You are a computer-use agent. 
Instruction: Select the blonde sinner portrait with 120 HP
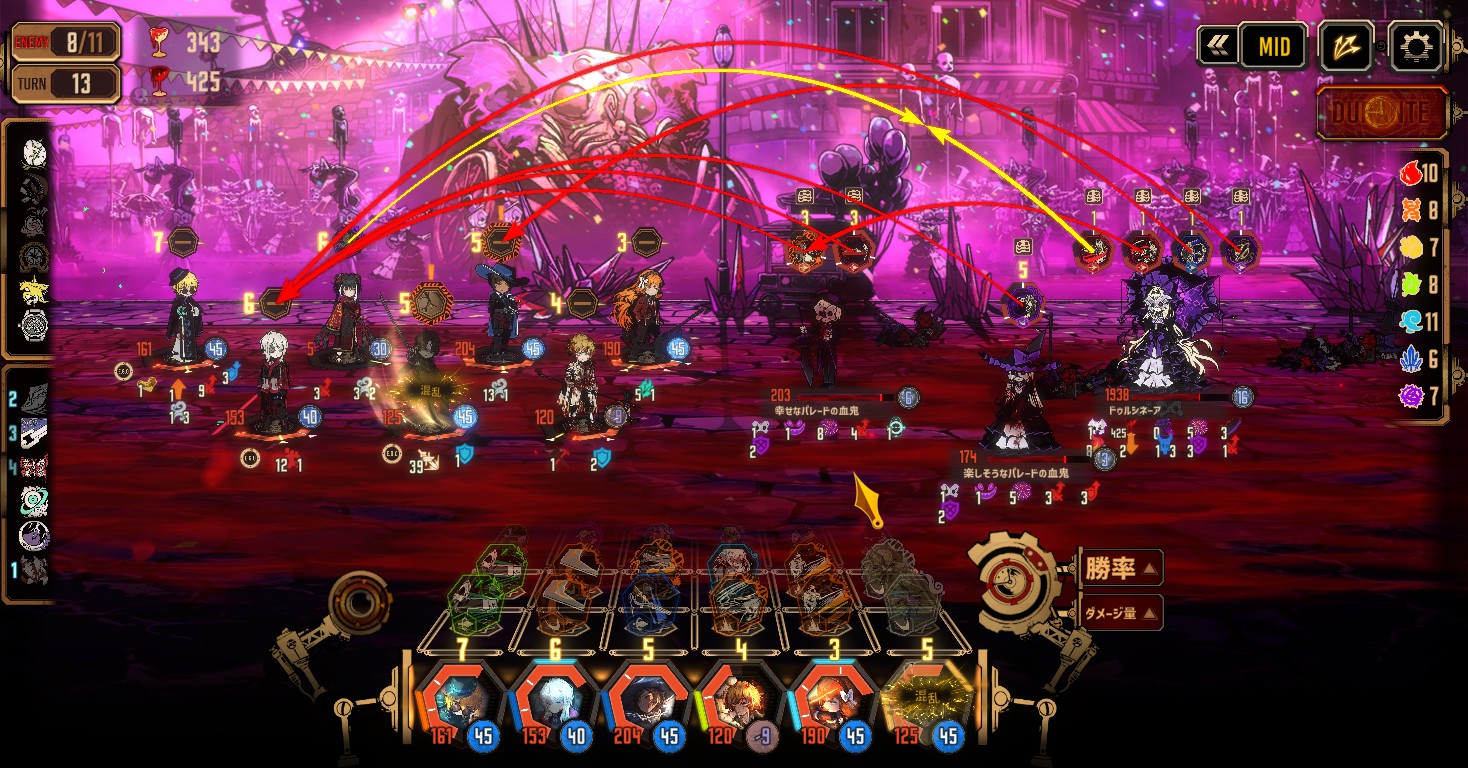point(735,696)
